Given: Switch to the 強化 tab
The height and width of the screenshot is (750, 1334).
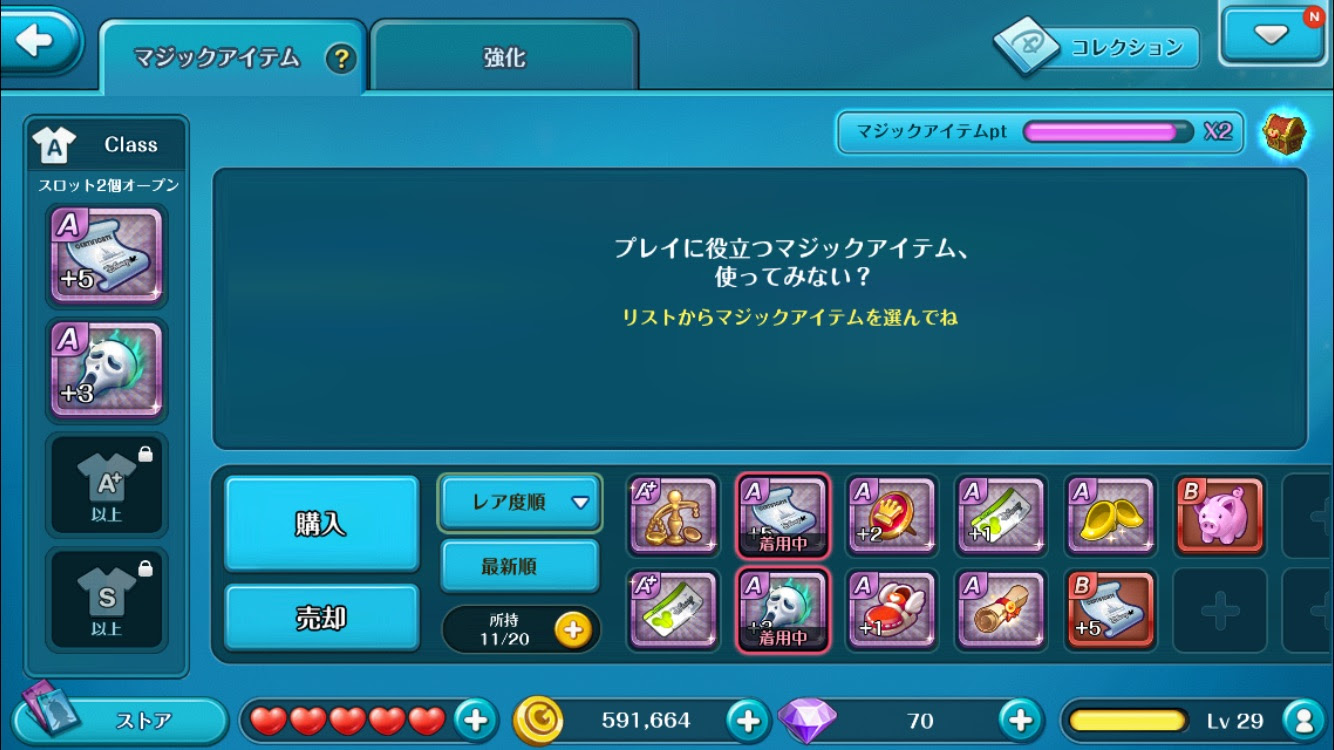Looking at the screenshot, I should tap(504, 59).
